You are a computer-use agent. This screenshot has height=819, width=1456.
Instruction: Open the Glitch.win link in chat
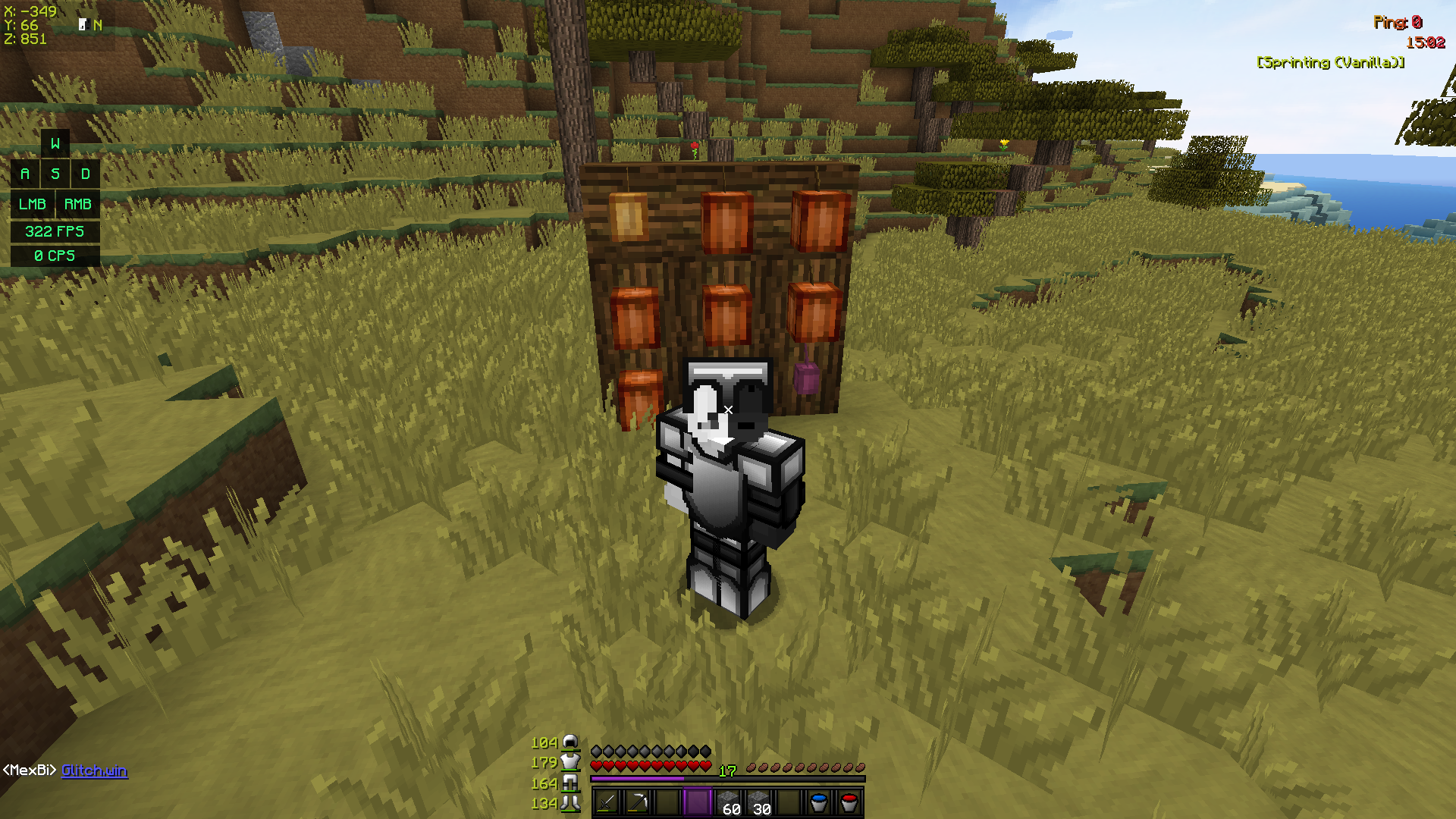94,770
